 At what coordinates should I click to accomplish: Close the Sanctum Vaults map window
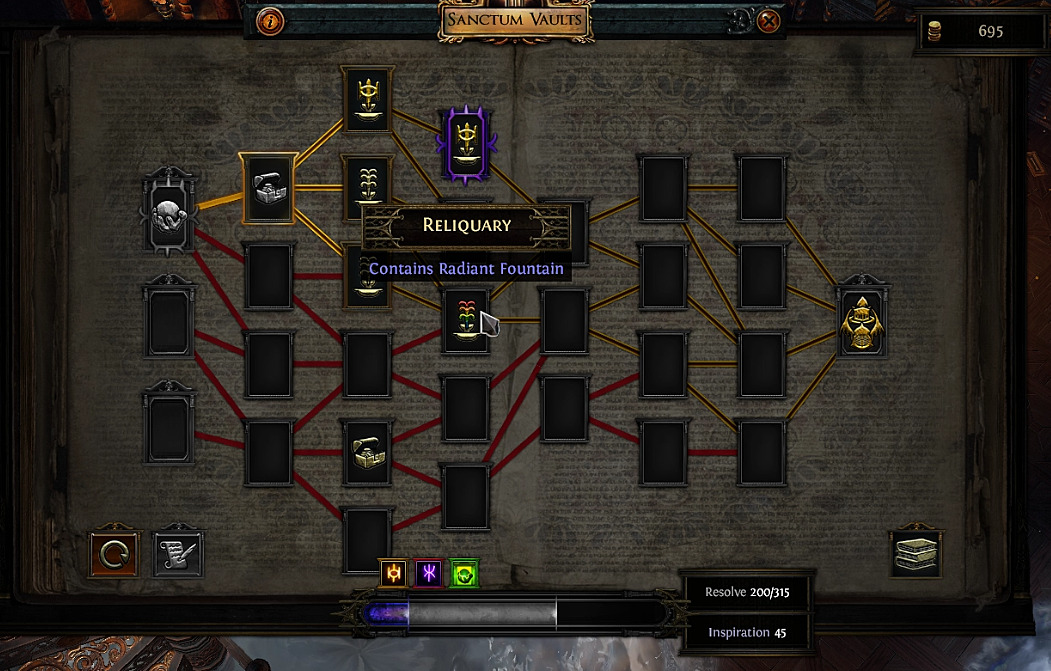coord(768,21)
